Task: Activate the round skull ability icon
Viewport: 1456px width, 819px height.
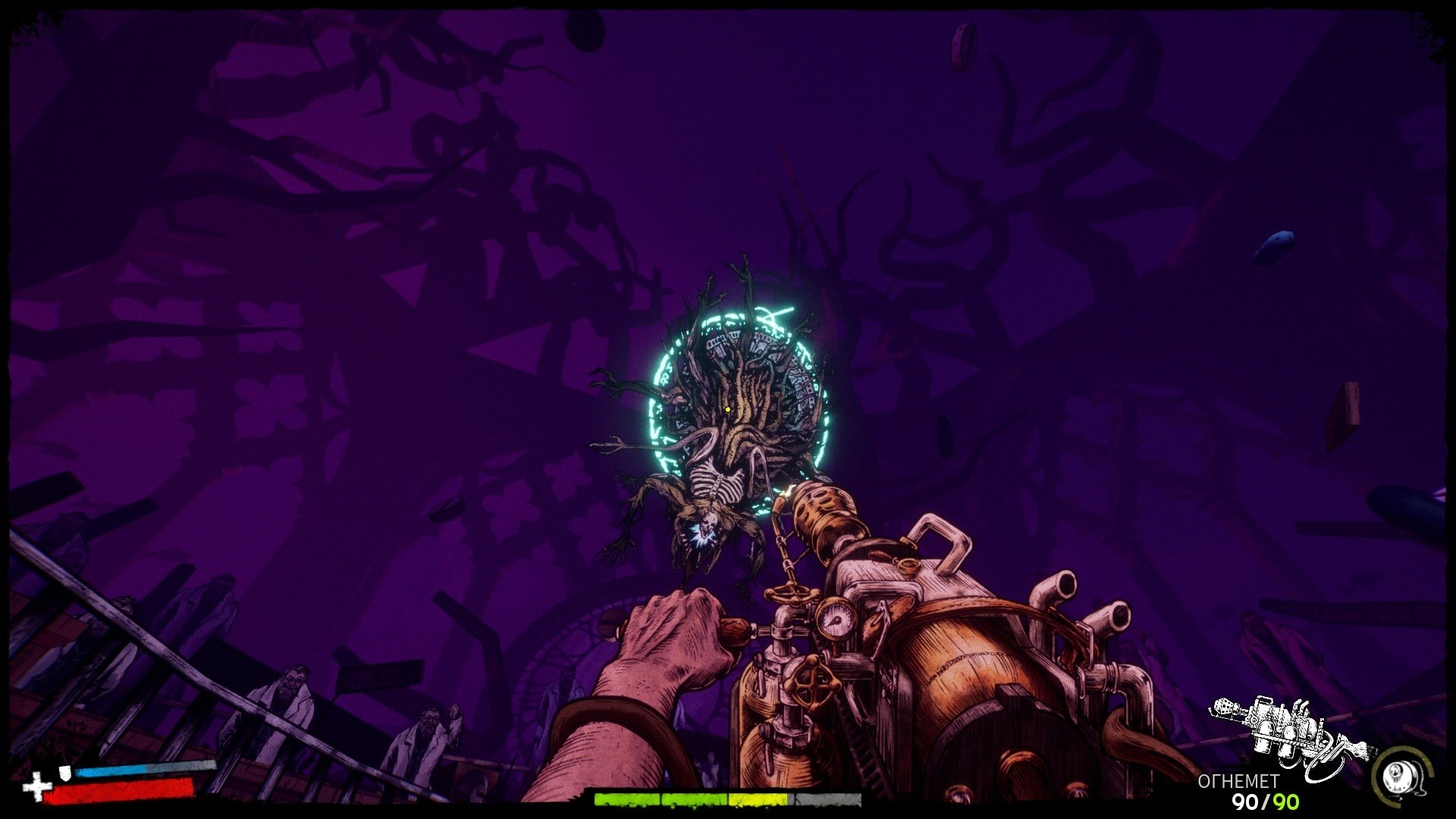Action: (x=1399, y=776)
